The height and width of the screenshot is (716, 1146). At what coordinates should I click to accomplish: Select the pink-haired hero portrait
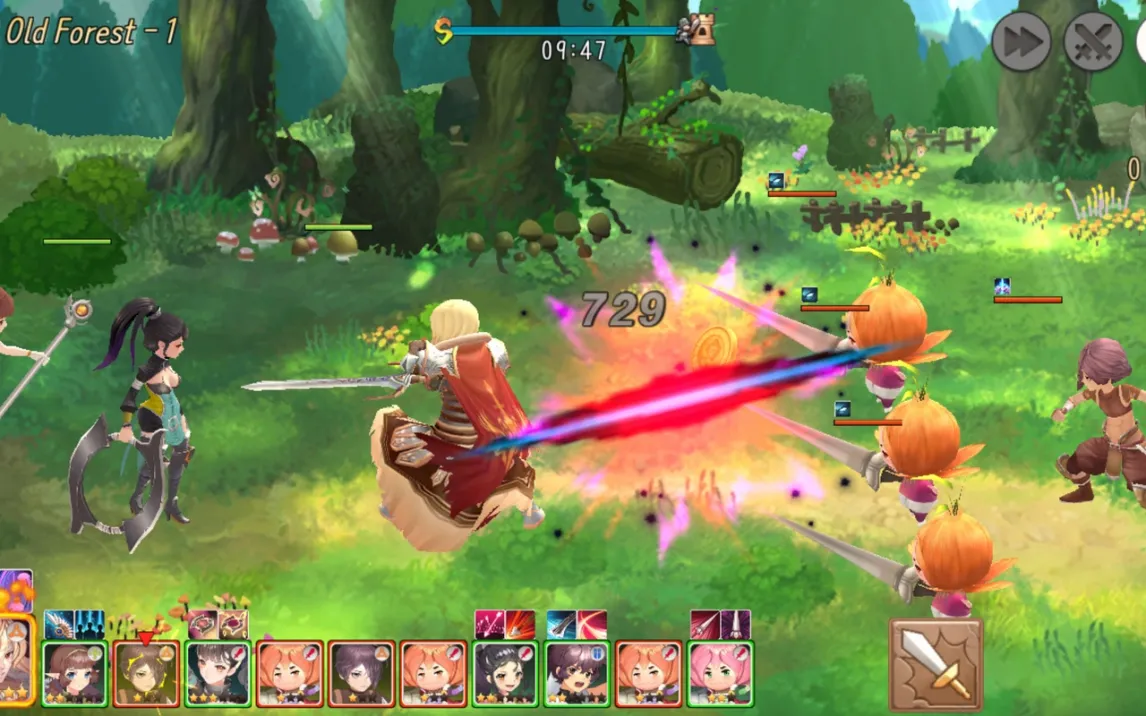(721, 674)
